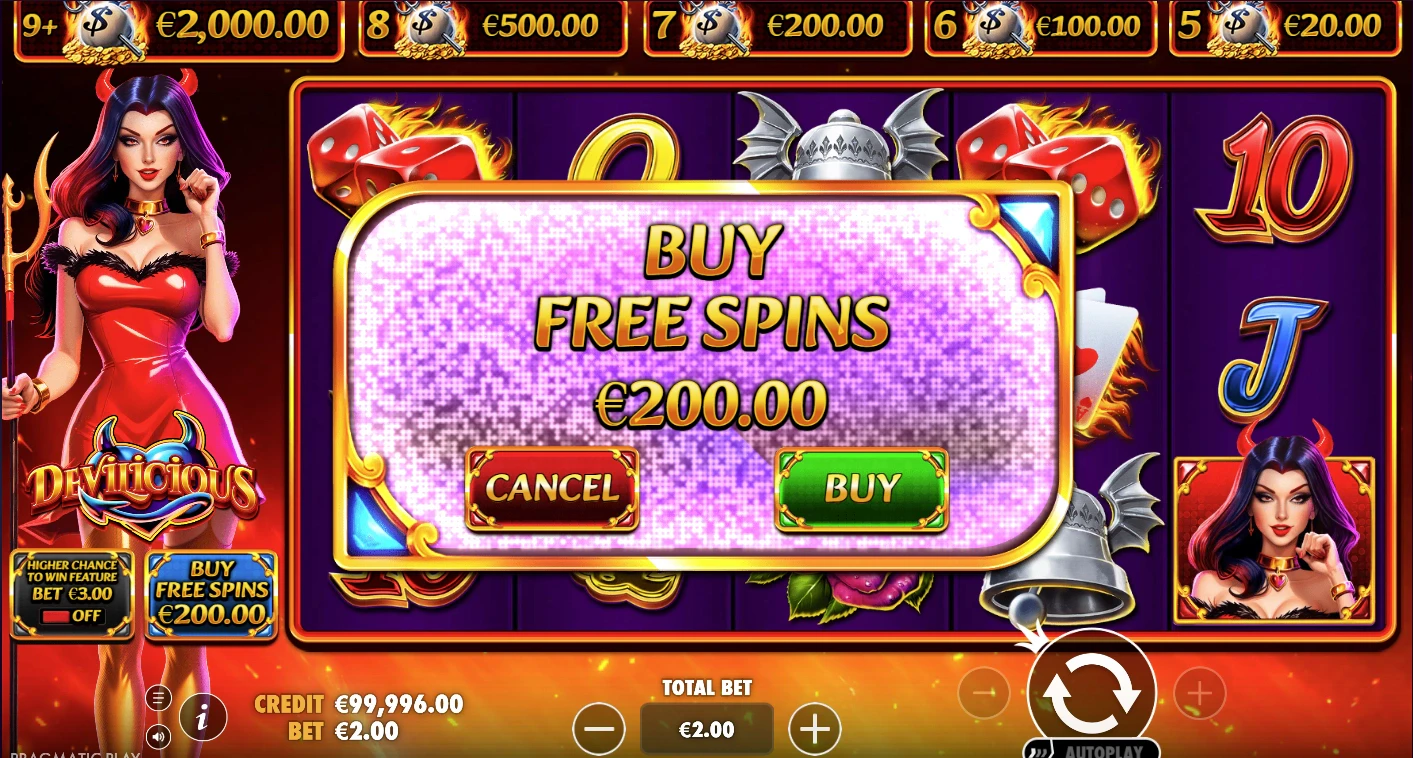This screenshot has height=758, width=1413.
Task: Open Buy Free Spins €200.00 panel
Action: point(211,593)
